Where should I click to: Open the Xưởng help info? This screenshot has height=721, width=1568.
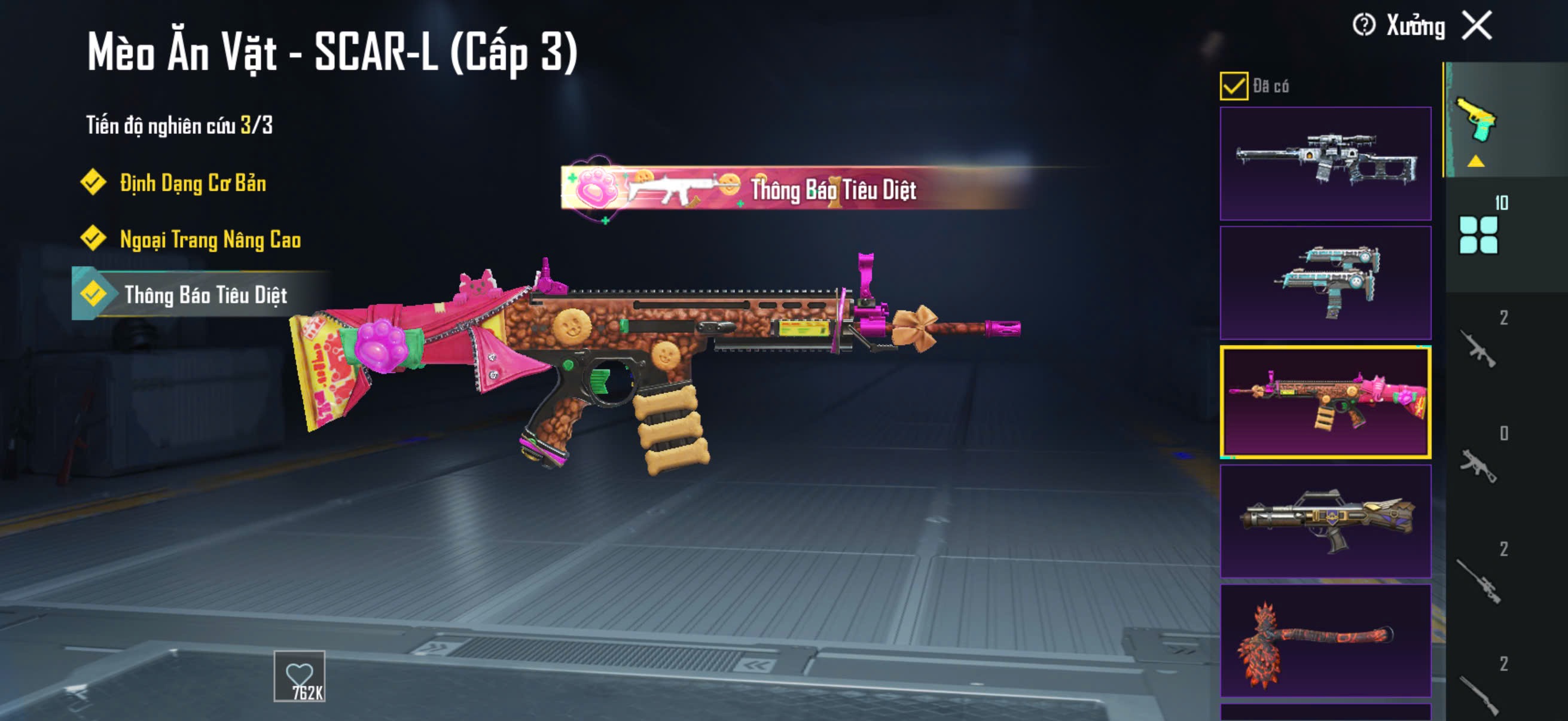pos(1363,26)
